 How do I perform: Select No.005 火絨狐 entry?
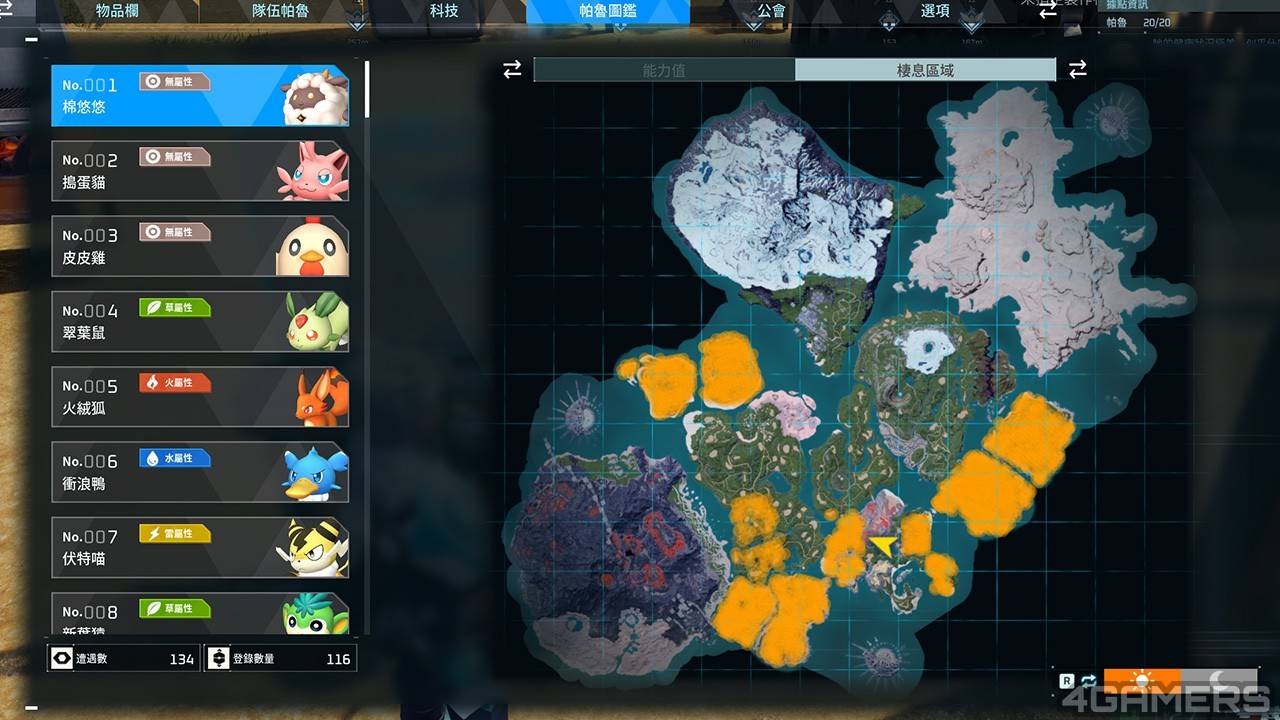[200, 397]
